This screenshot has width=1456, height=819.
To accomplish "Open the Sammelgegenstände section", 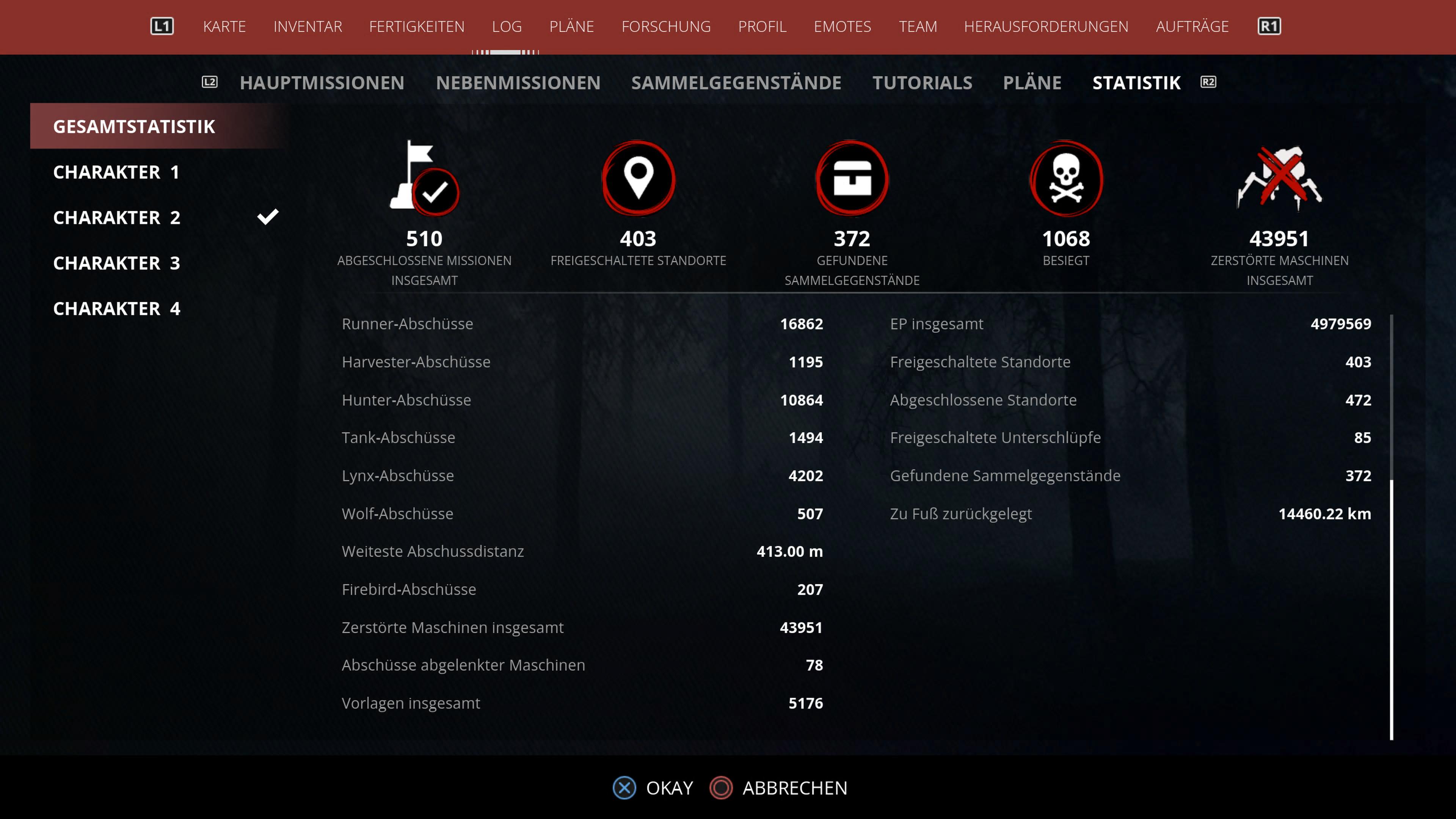I will [x=736, y=83].
